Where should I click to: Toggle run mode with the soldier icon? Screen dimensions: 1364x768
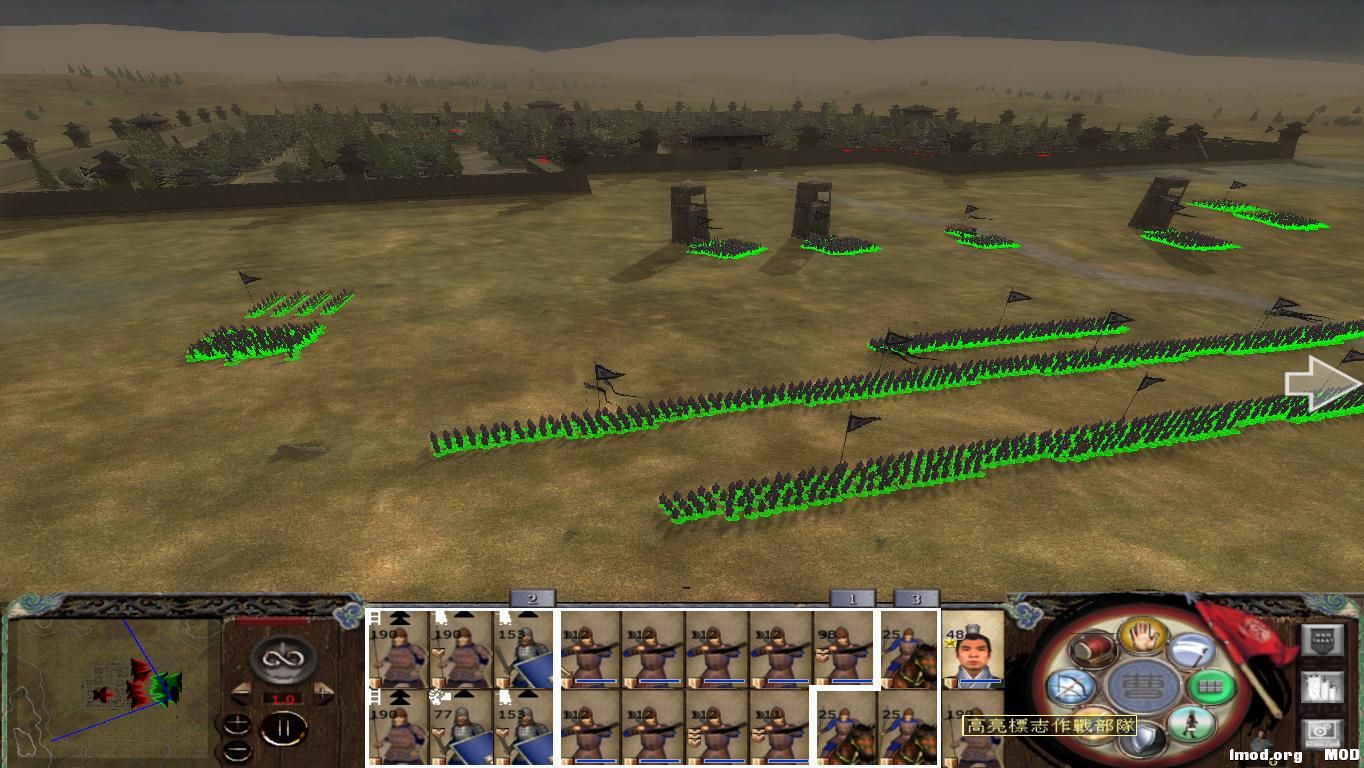pyautogui.click(x=1193, y=723)
